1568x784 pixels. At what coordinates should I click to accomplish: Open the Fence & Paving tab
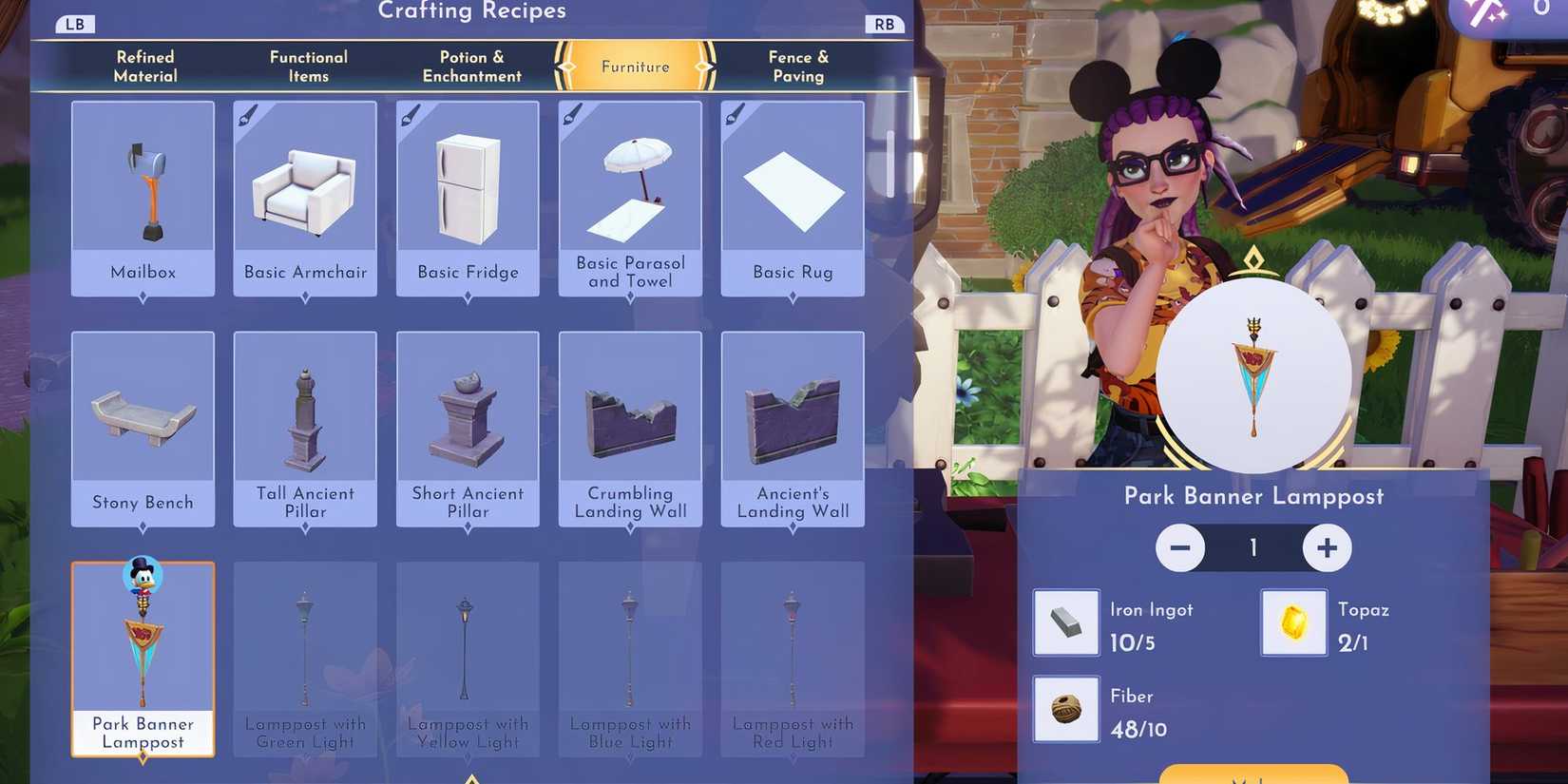click(797, 66)
